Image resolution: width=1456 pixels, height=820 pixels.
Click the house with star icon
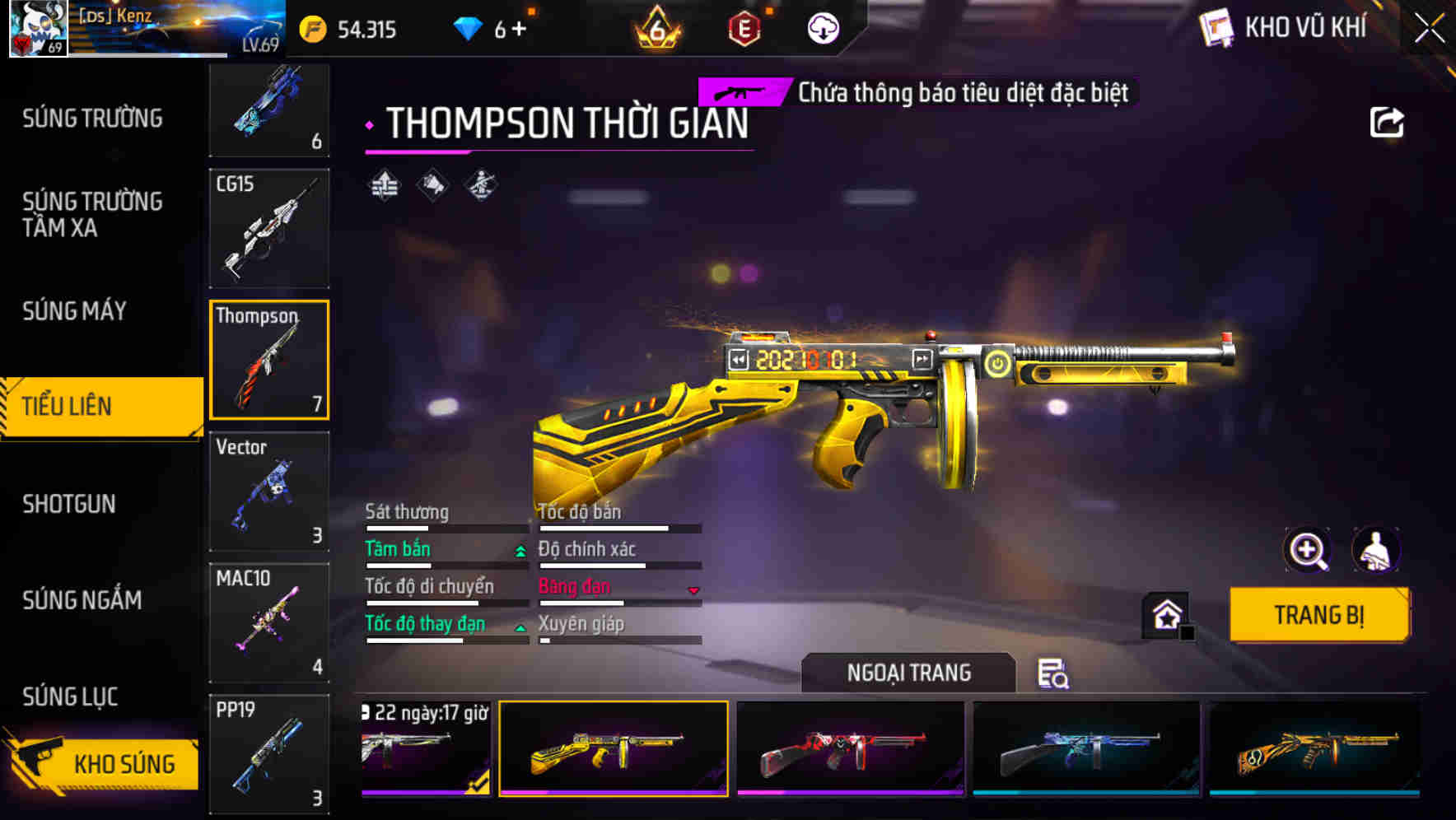pos(1166,614)
